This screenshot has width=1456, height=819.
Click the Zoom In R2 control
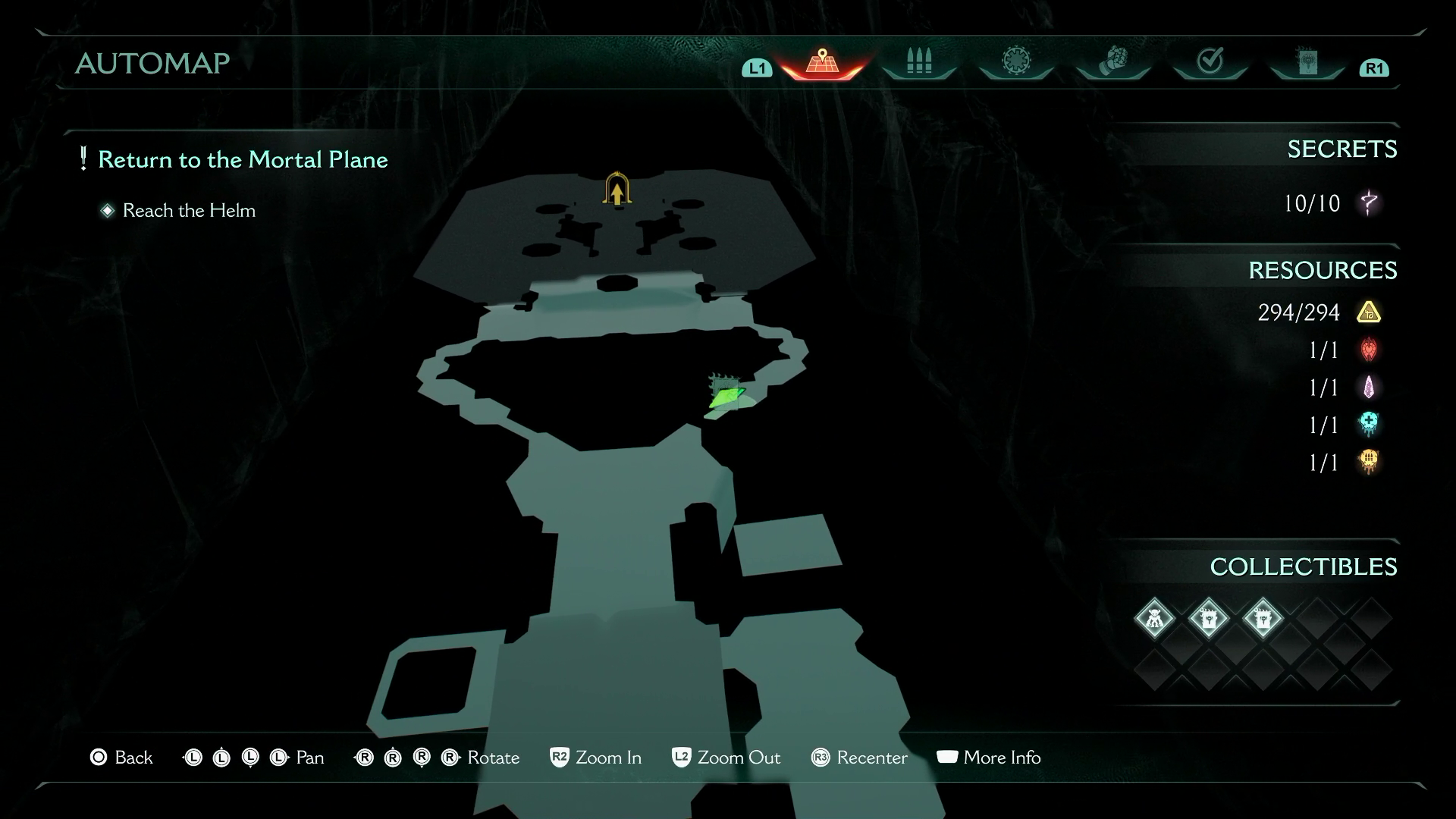pos(560,757)
